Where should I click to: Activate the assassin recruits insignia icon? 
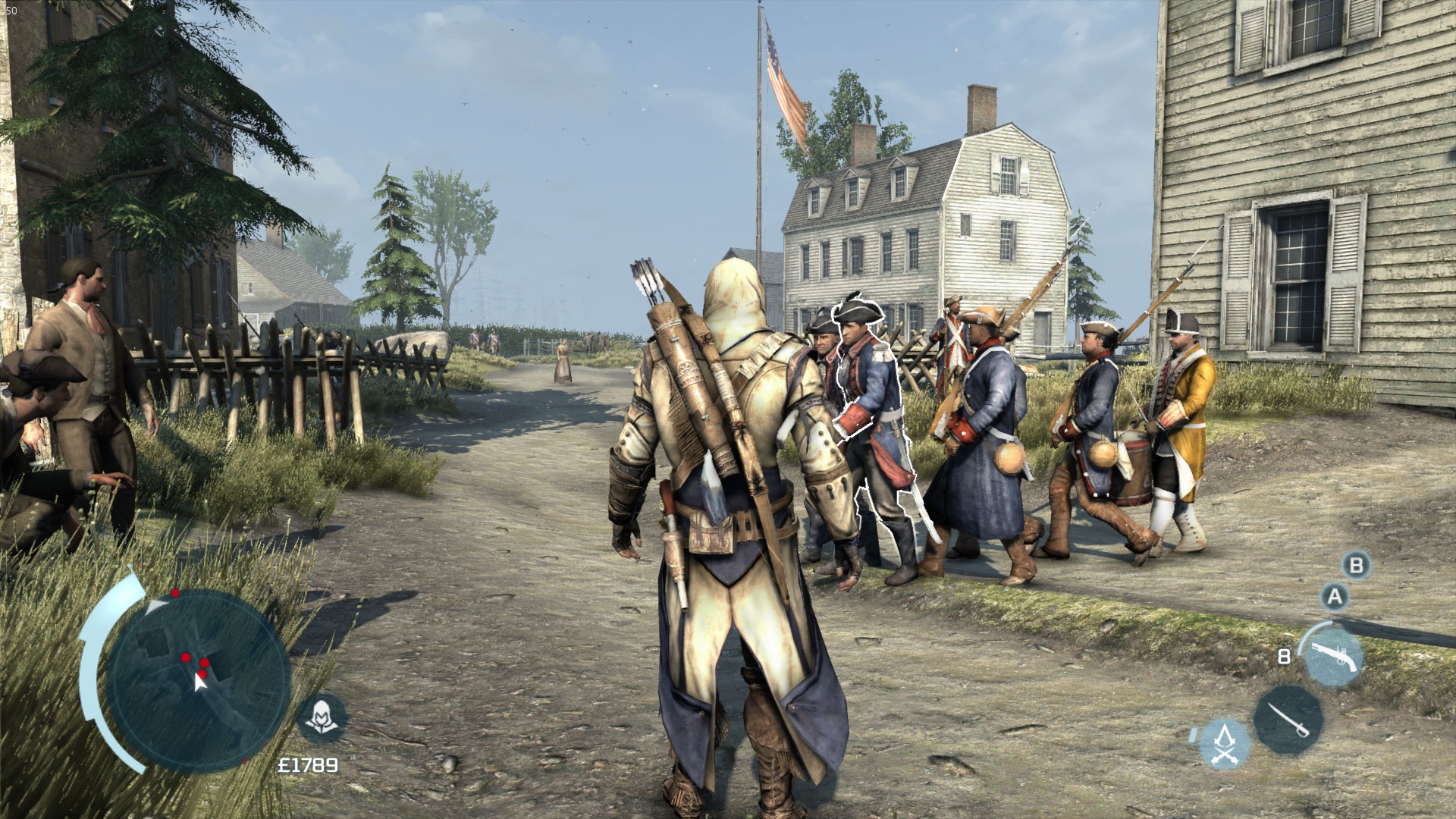click(1225, 744)
